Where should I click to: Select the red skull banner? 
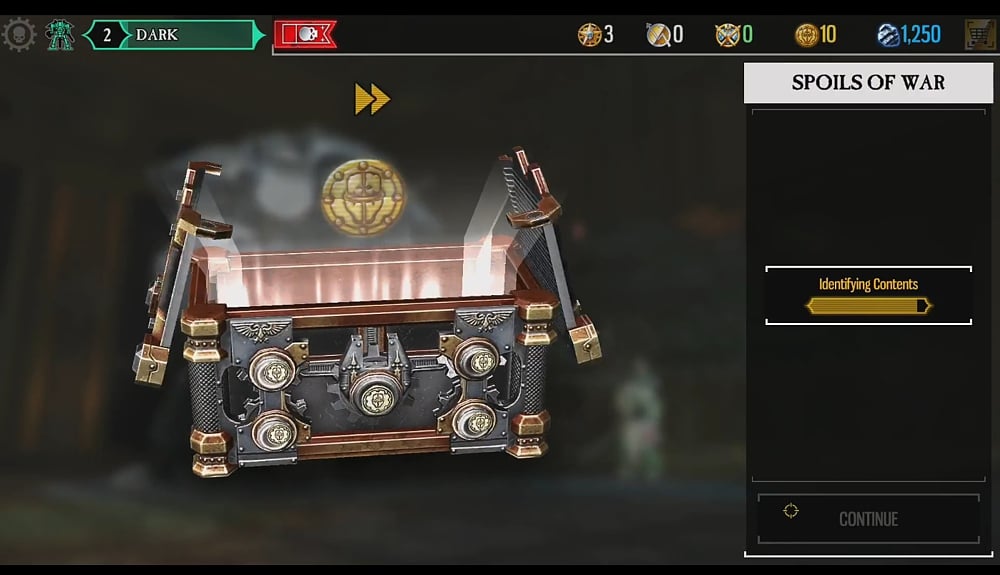pyautogui.click(x=305, y=35)
